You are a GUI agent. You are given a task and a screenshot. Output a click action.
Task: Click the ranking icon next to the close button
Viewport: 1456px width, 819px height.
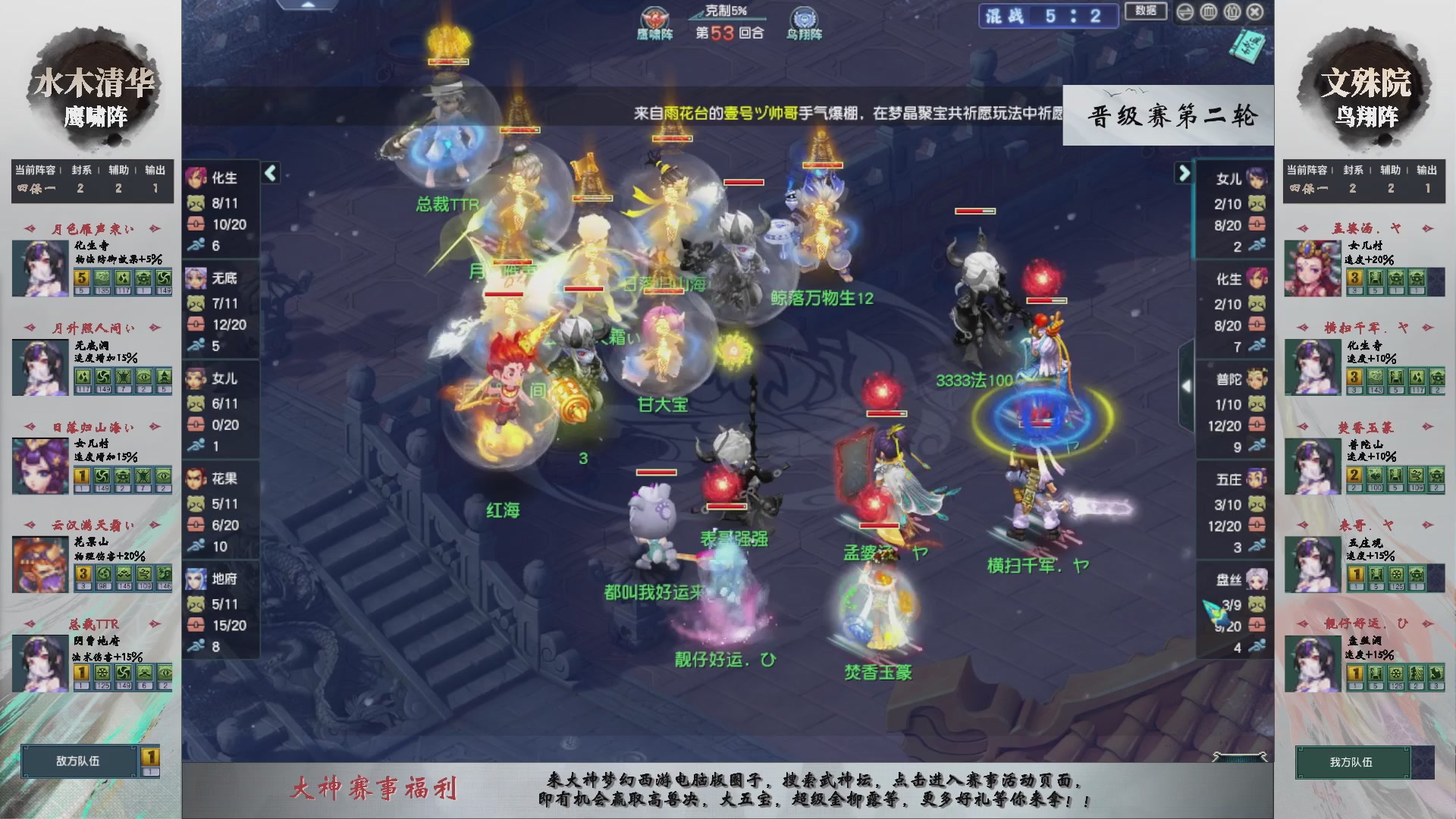tap(1232, 12)
